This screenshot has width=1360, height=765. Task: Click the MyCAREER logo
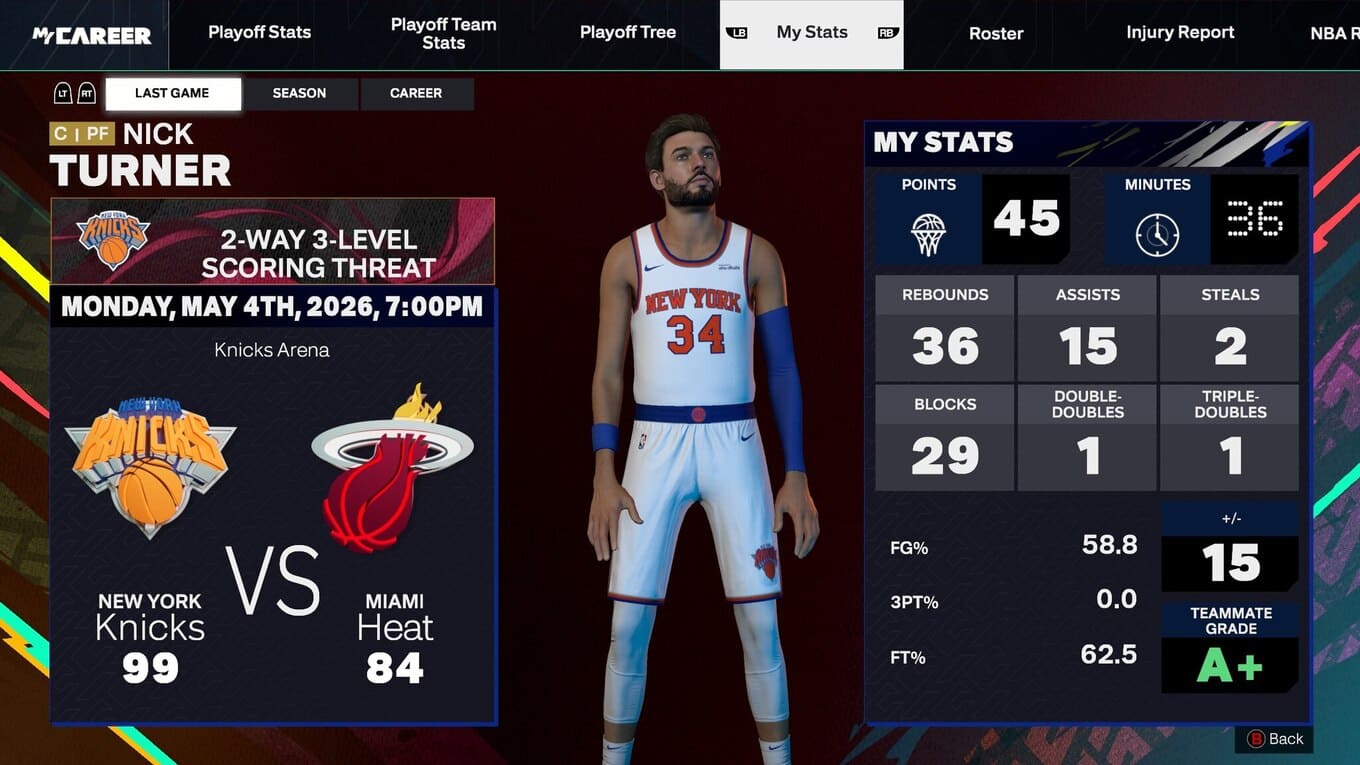click(x=91, y=35)
